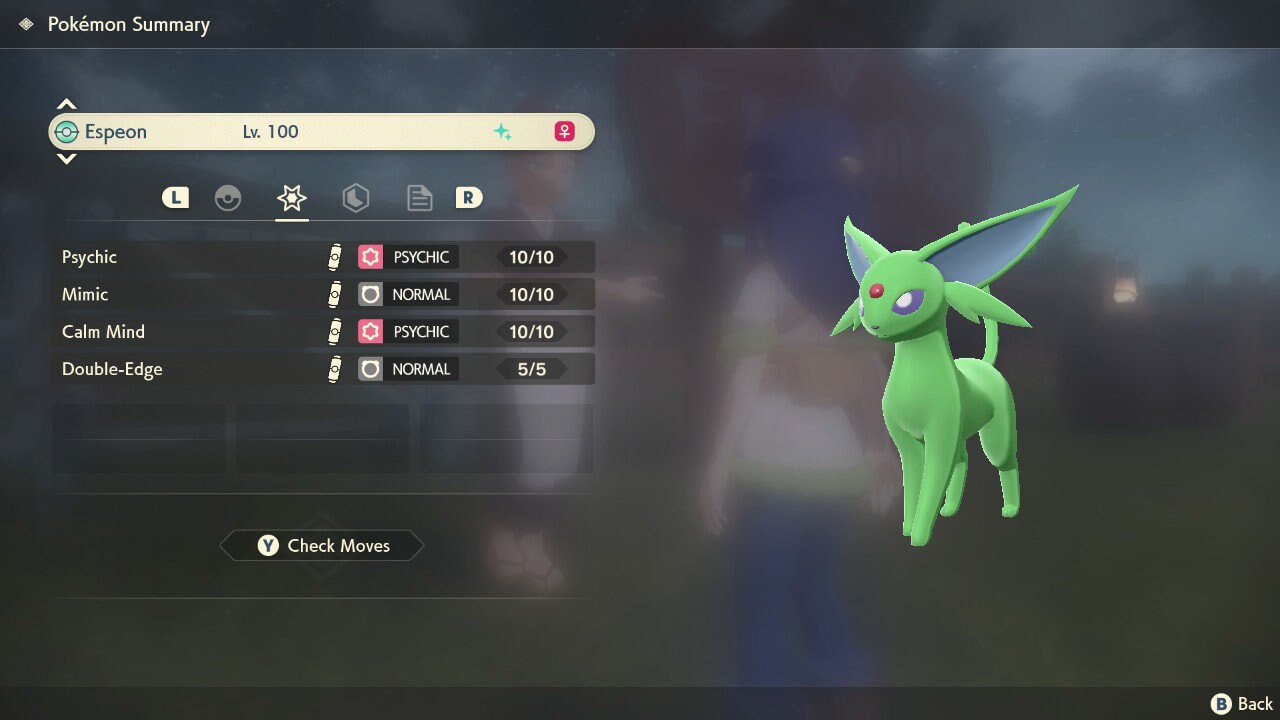The width and height of the screenshot is (1280, 720).
Task: Open the Poké Ball general info tab
Action: pos(228,198)
